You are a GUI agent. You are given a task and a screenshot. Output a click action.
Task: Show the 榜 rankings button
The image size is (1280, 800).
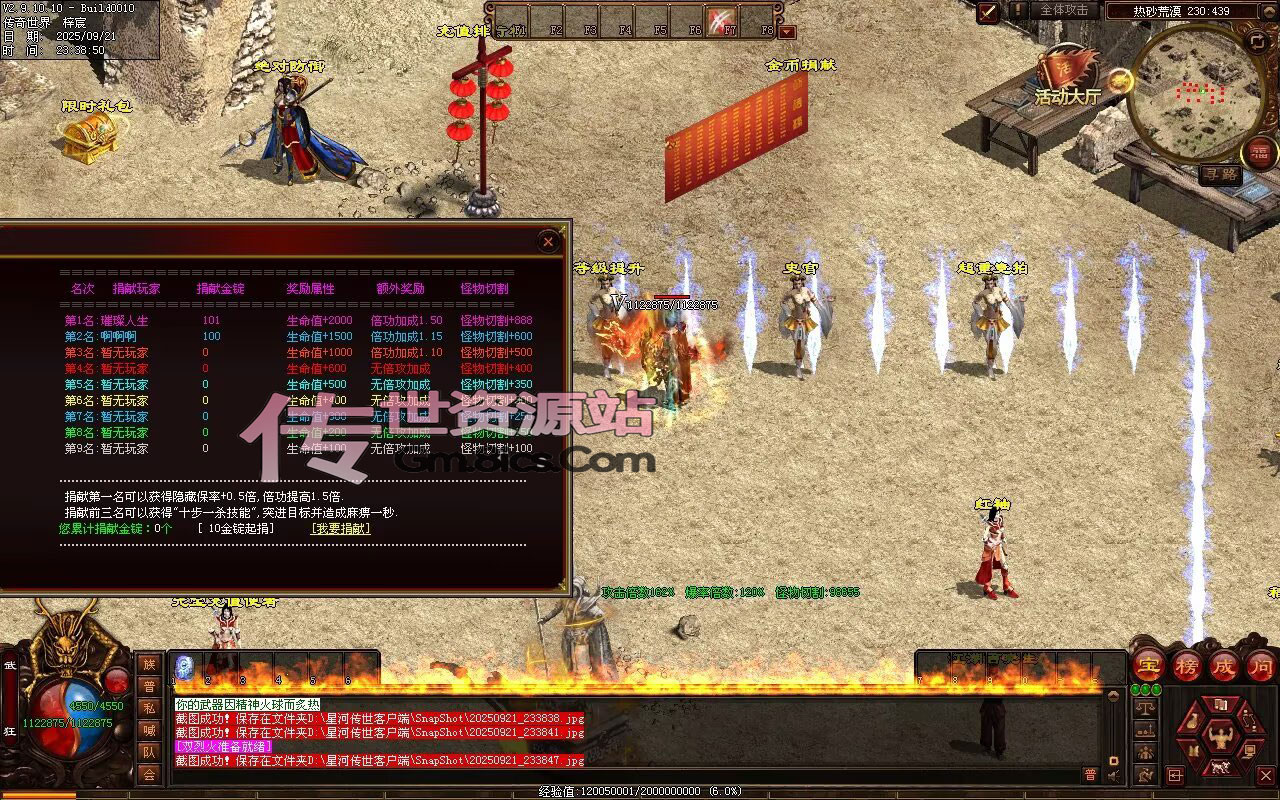[x=1186, y=665]
